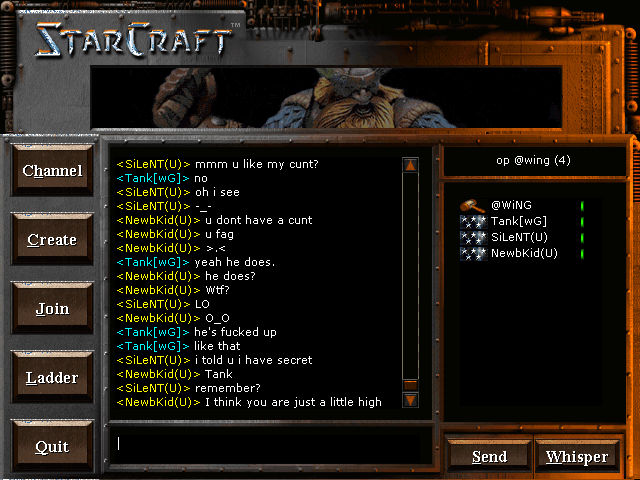
Task: Click the Create game button
Action: [x=52, y=240]
